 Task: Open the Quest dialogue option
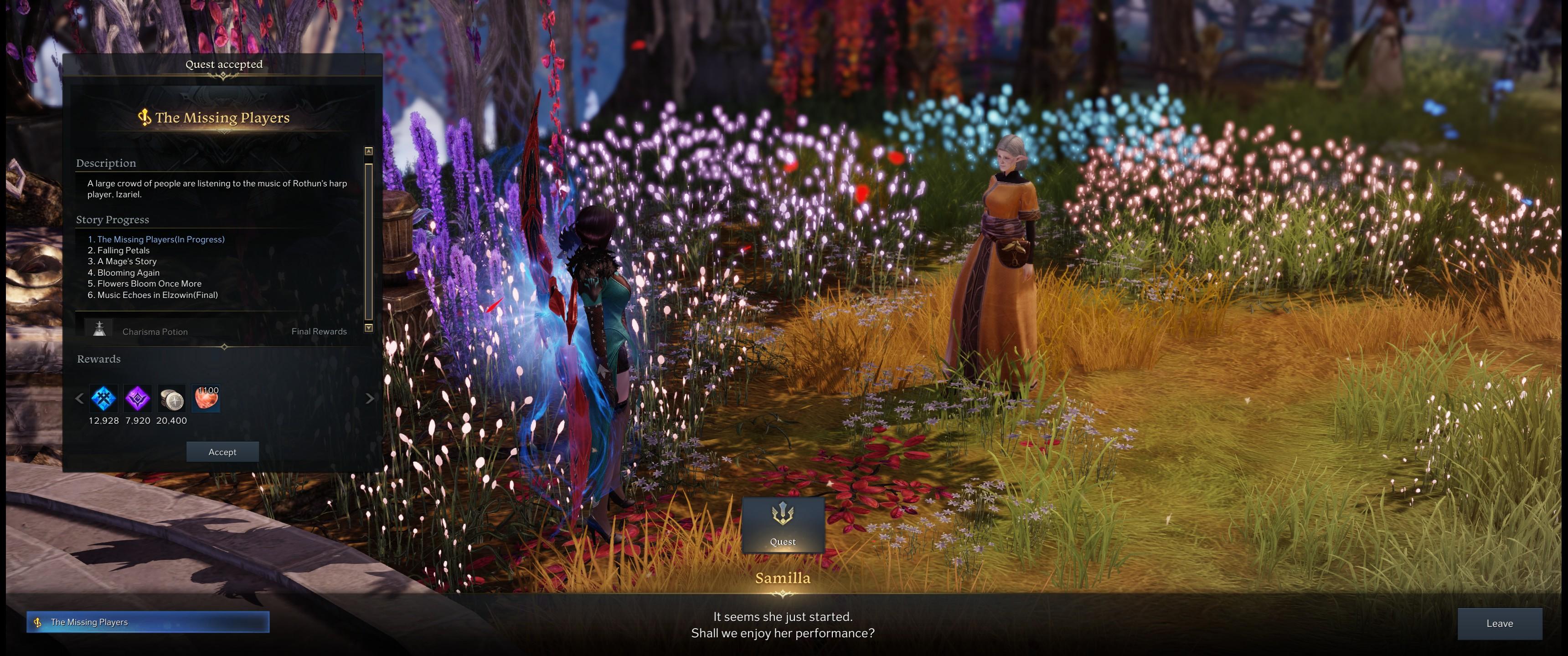[x=783, y=524]
